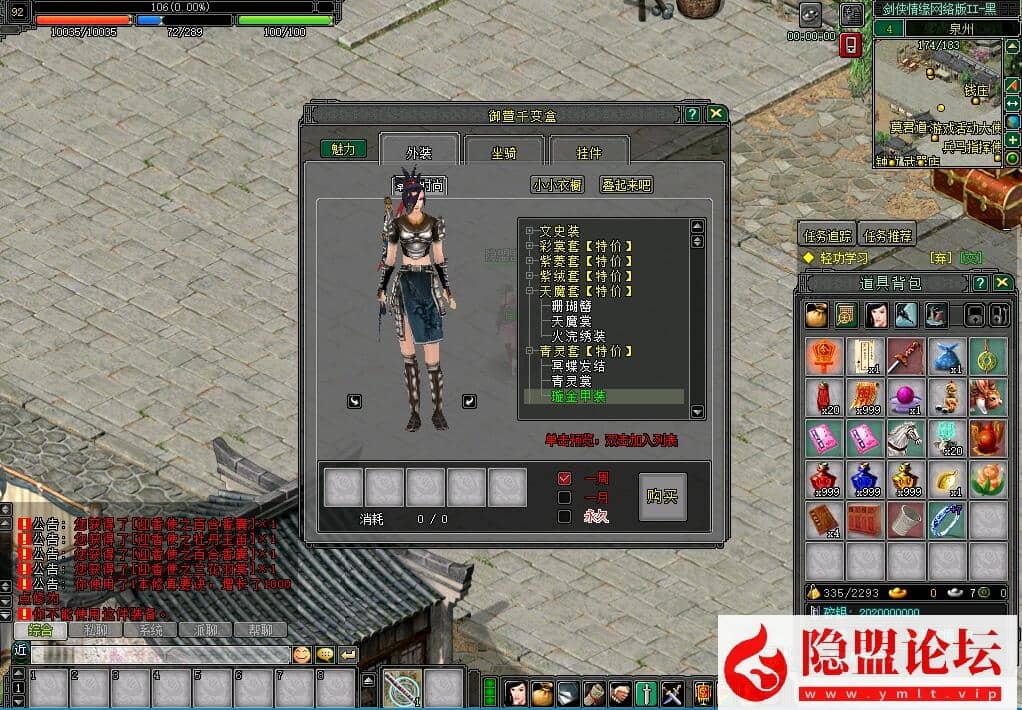Viewport: 1022px width, 710px height.
Task: Close the 御萱千变盒 window
Action: coord(716,114)
